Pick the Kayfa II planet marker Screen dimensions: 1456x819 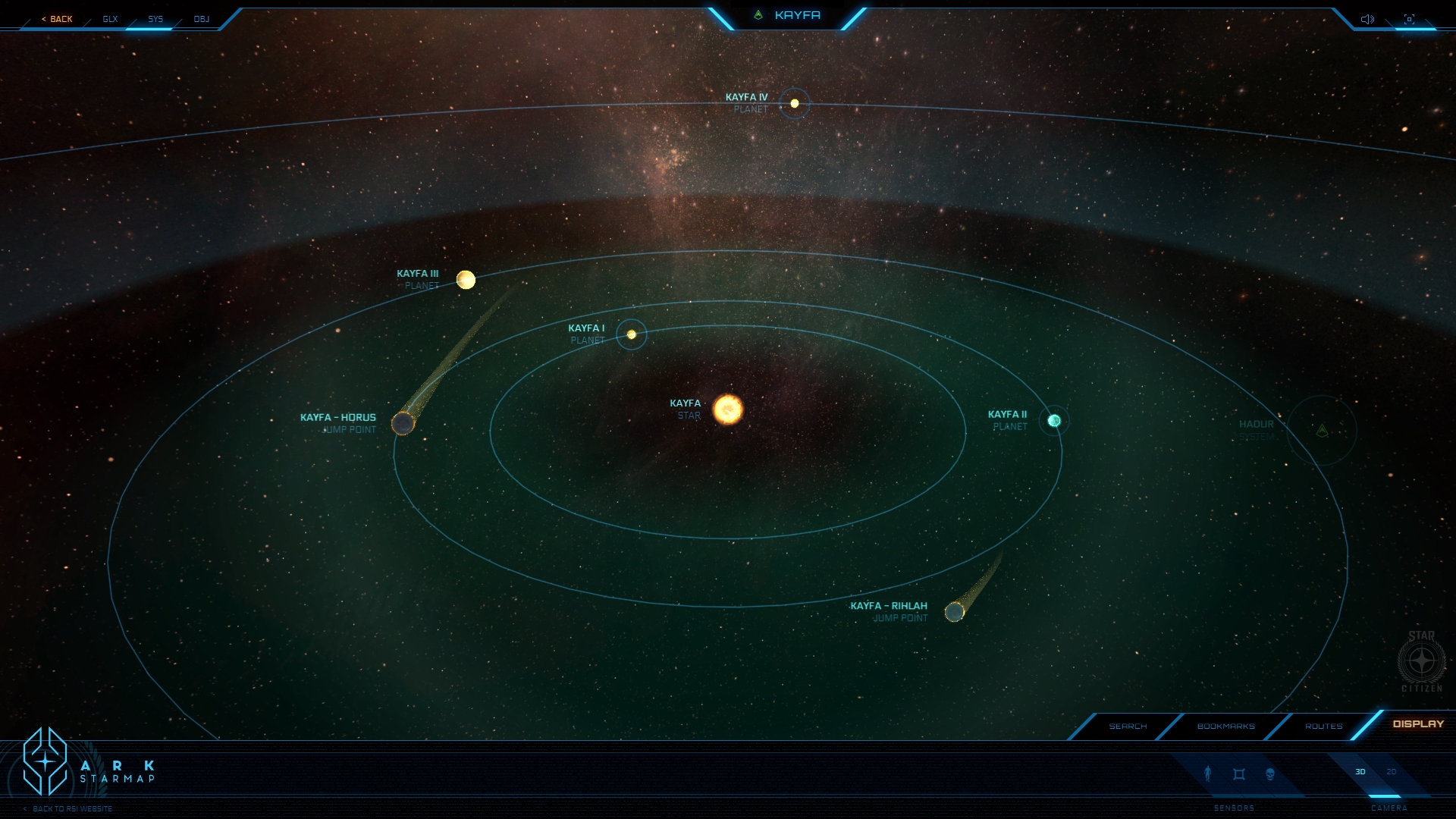(1054, 421)
